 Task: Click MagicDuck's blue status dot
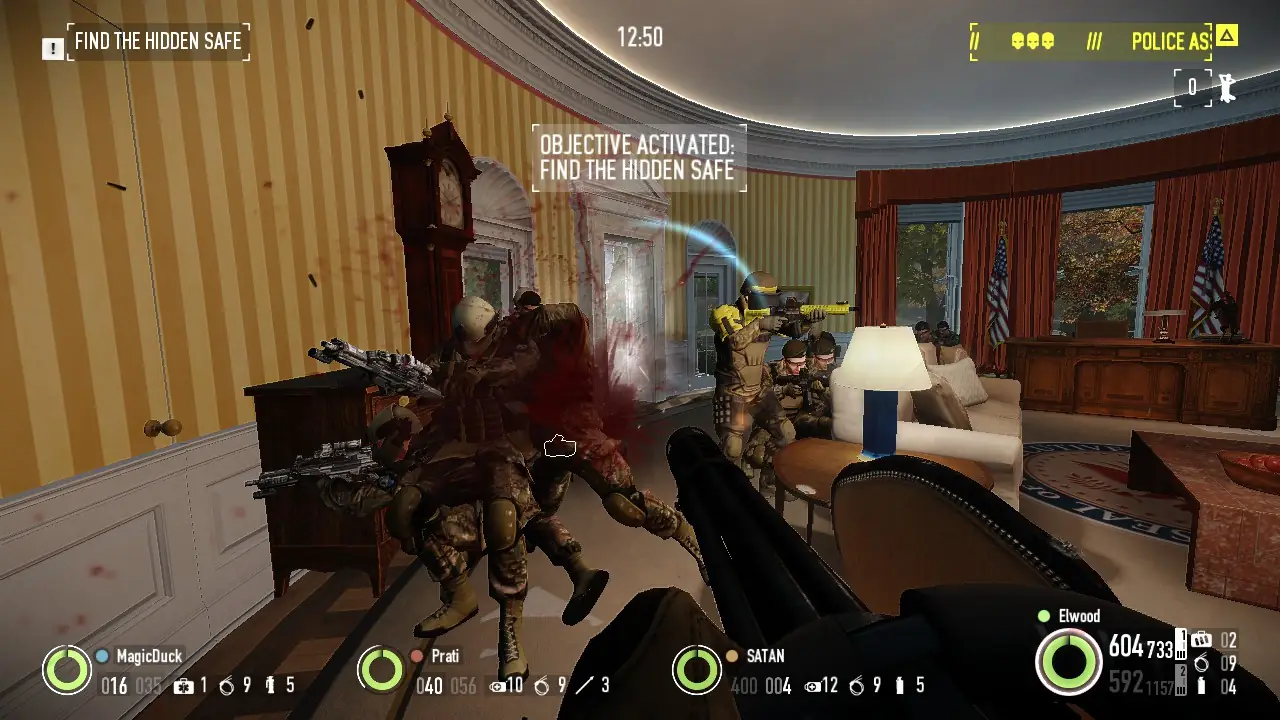[101, 654]
